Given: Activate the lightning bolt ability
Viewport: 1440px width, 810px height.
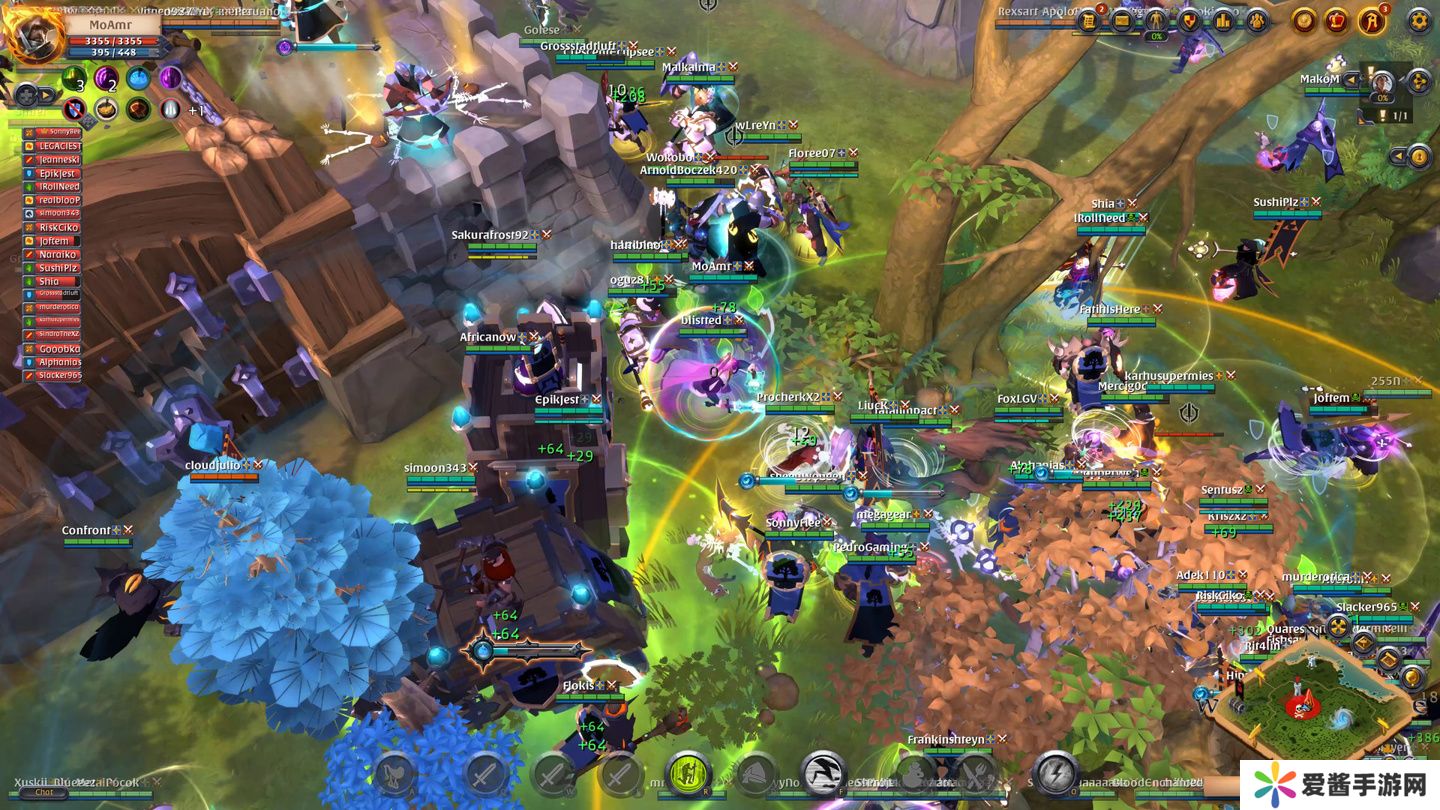Looking at the screenshot, I should coord(1054,773).
